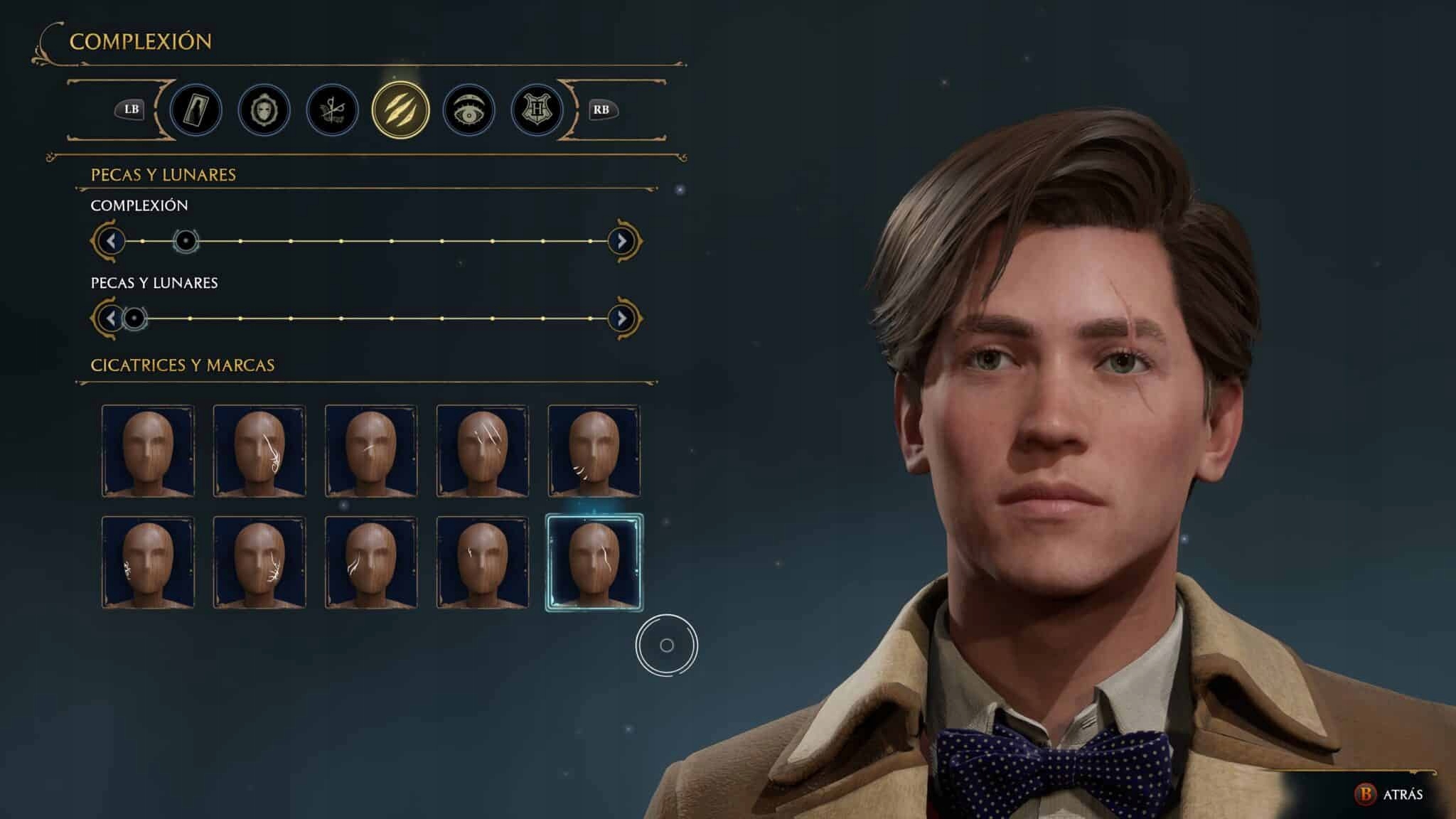Image resolution: width=1456 pixels, height=819 pixels.
Task: Increase the Pecas y Lunares slider value
Action: (x=621, y=318)
